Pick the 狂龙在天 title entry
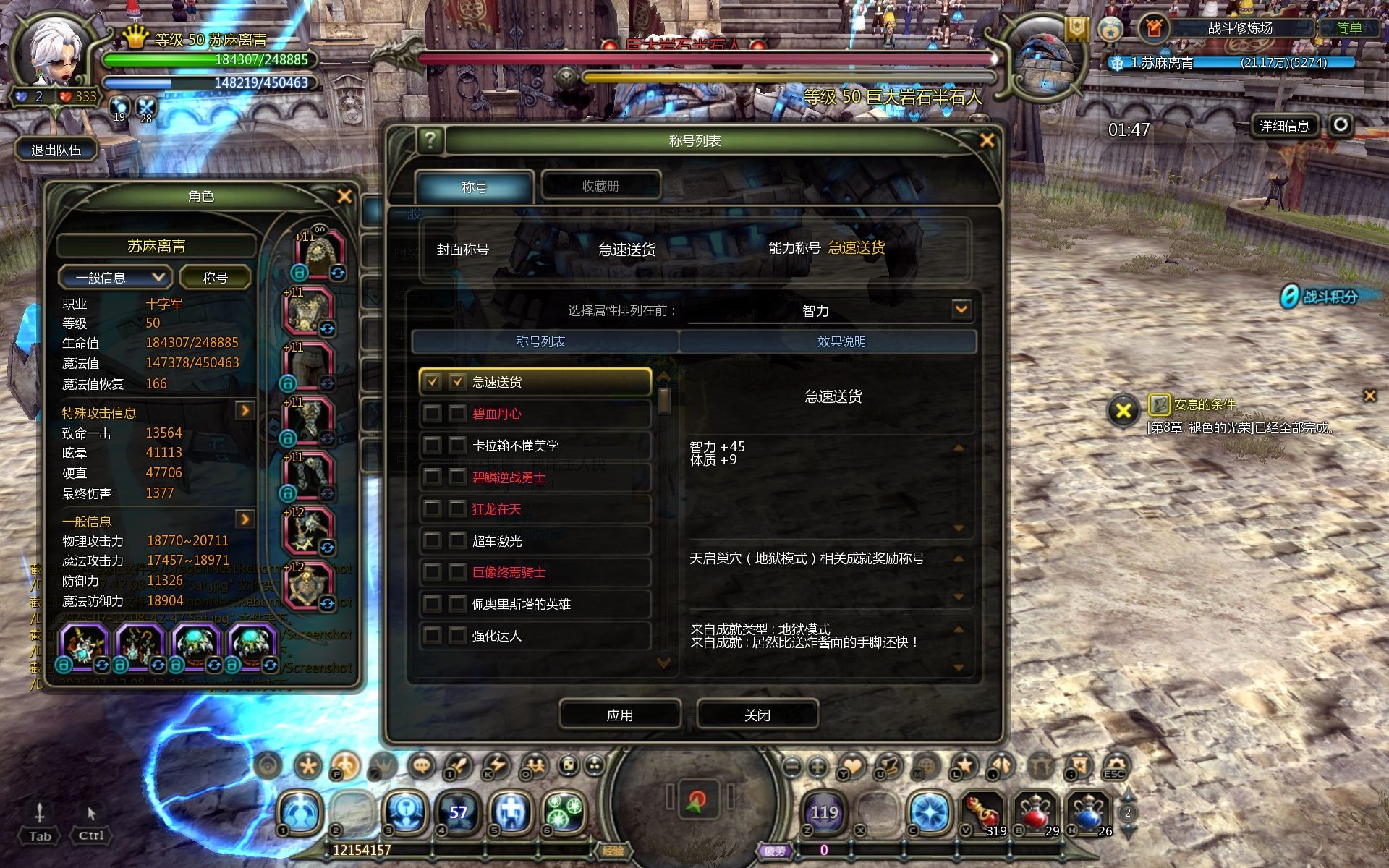The height and width of the screenshot is (868, 1389). click(535, 509)
